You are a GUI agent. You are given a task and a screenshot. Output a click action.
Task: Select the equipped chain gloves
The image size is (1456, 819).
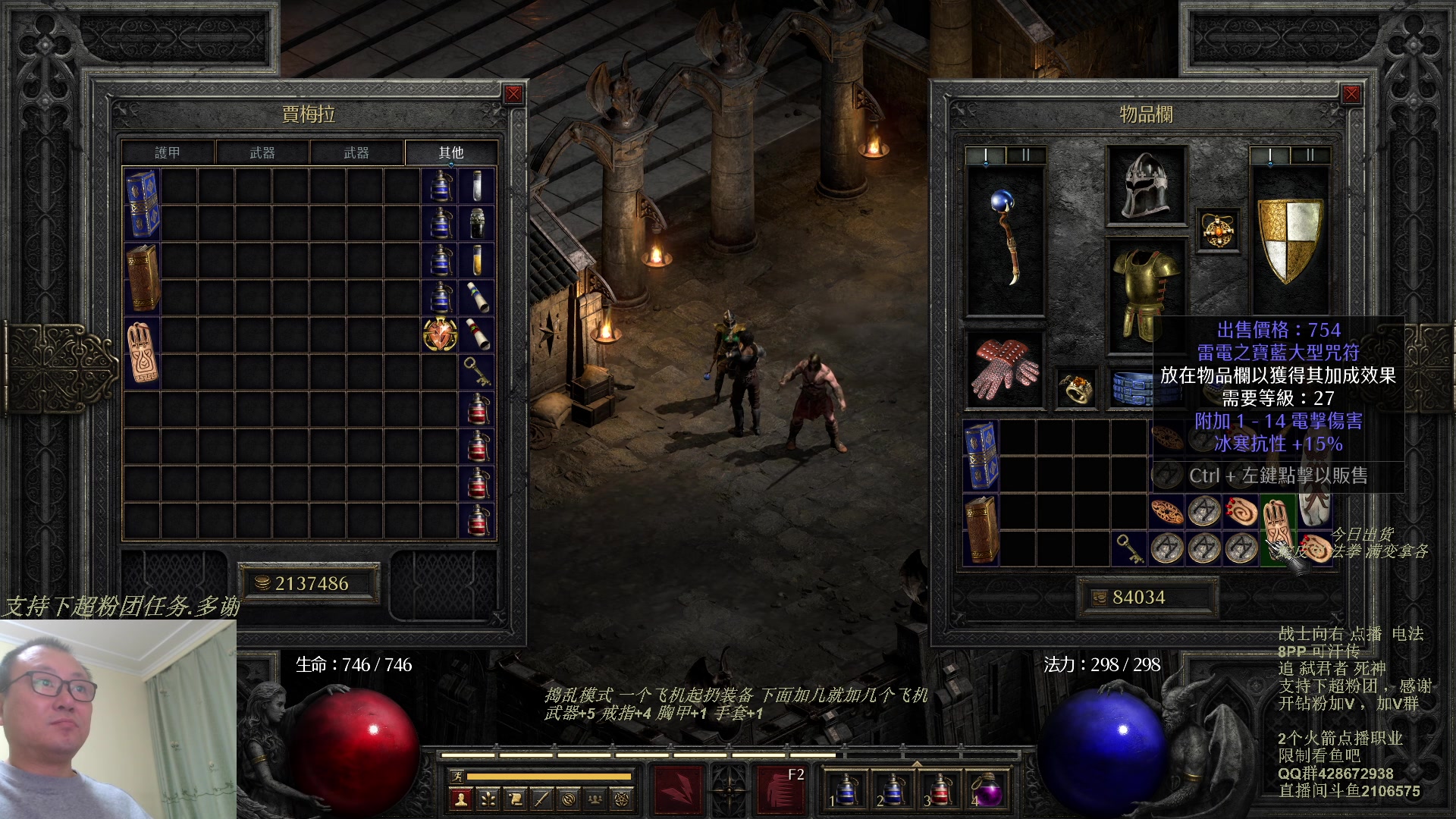1006,369
